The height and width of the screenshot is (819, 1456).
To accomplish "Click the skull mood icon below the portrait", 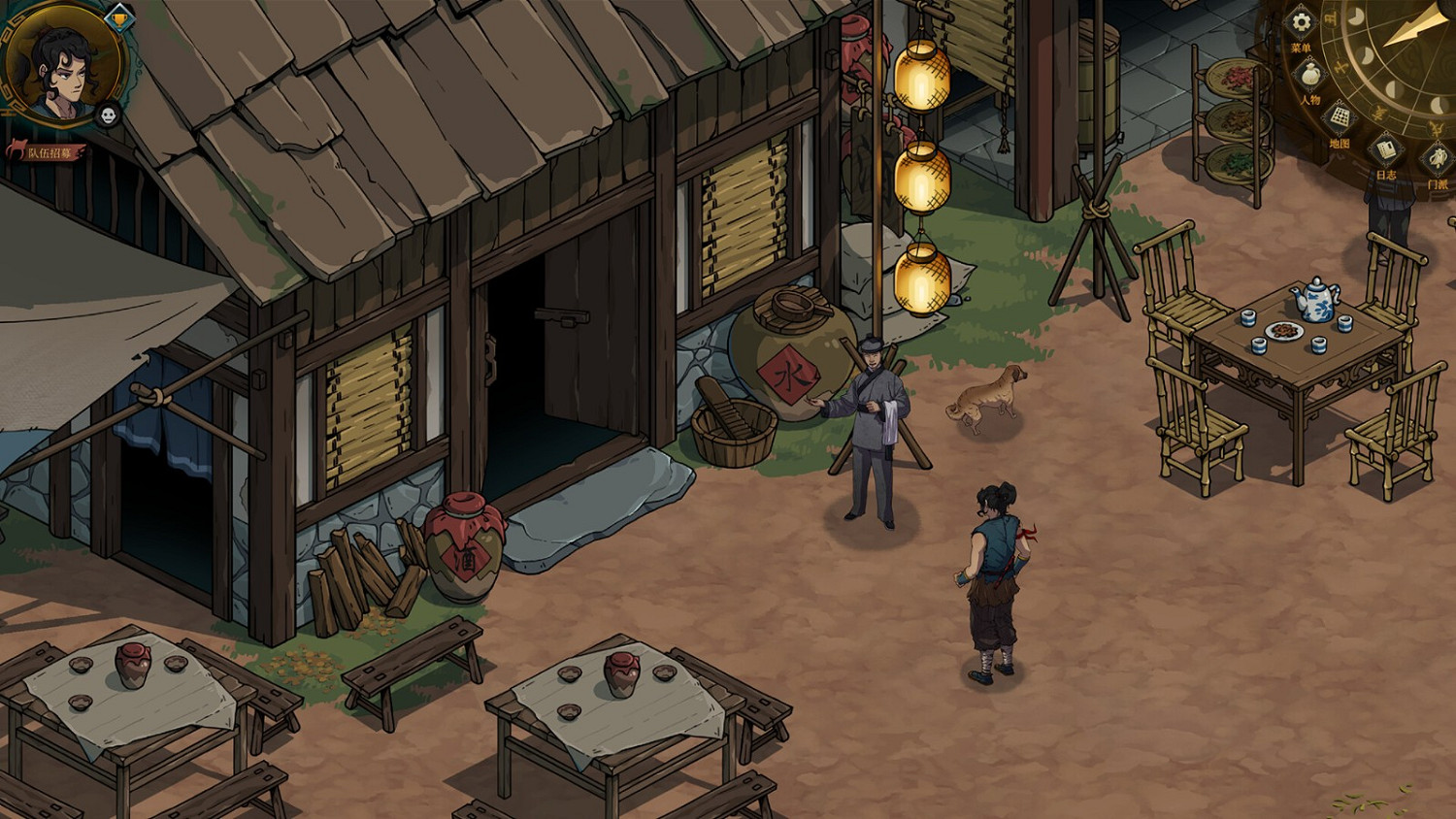I will tap(109, 115).
